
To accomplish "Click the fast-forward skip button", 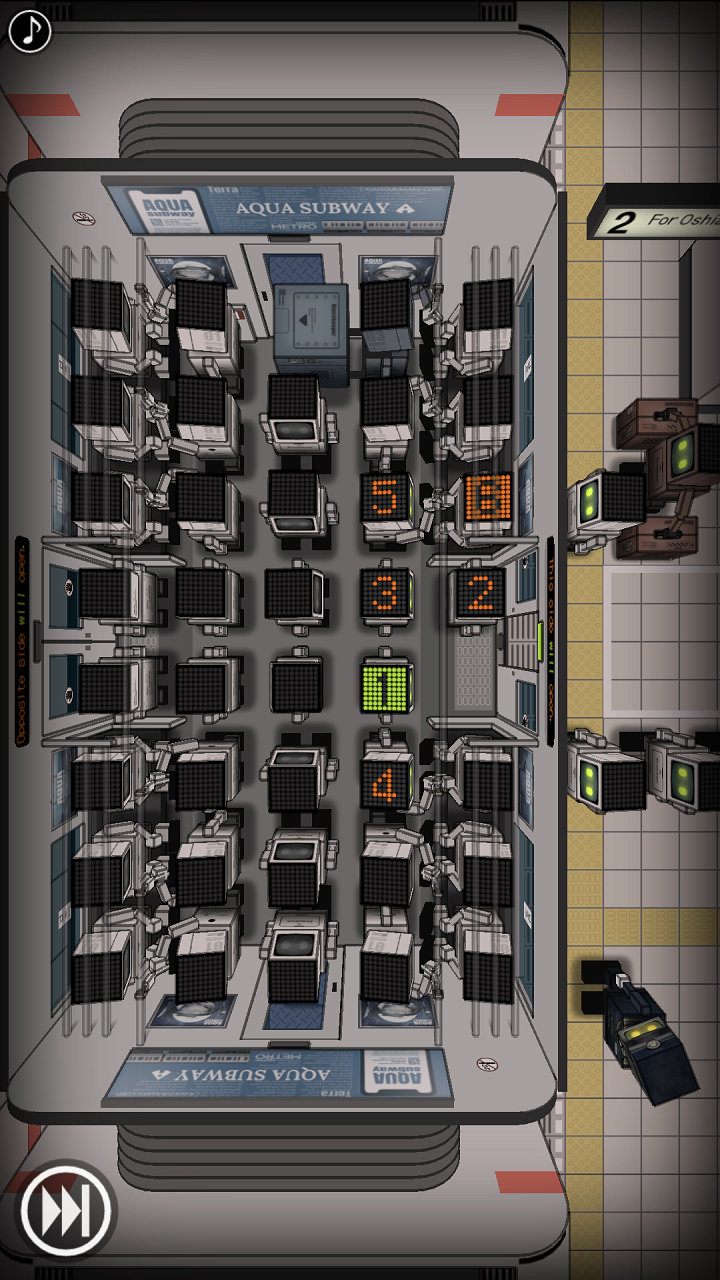I will pos(67,1213).
